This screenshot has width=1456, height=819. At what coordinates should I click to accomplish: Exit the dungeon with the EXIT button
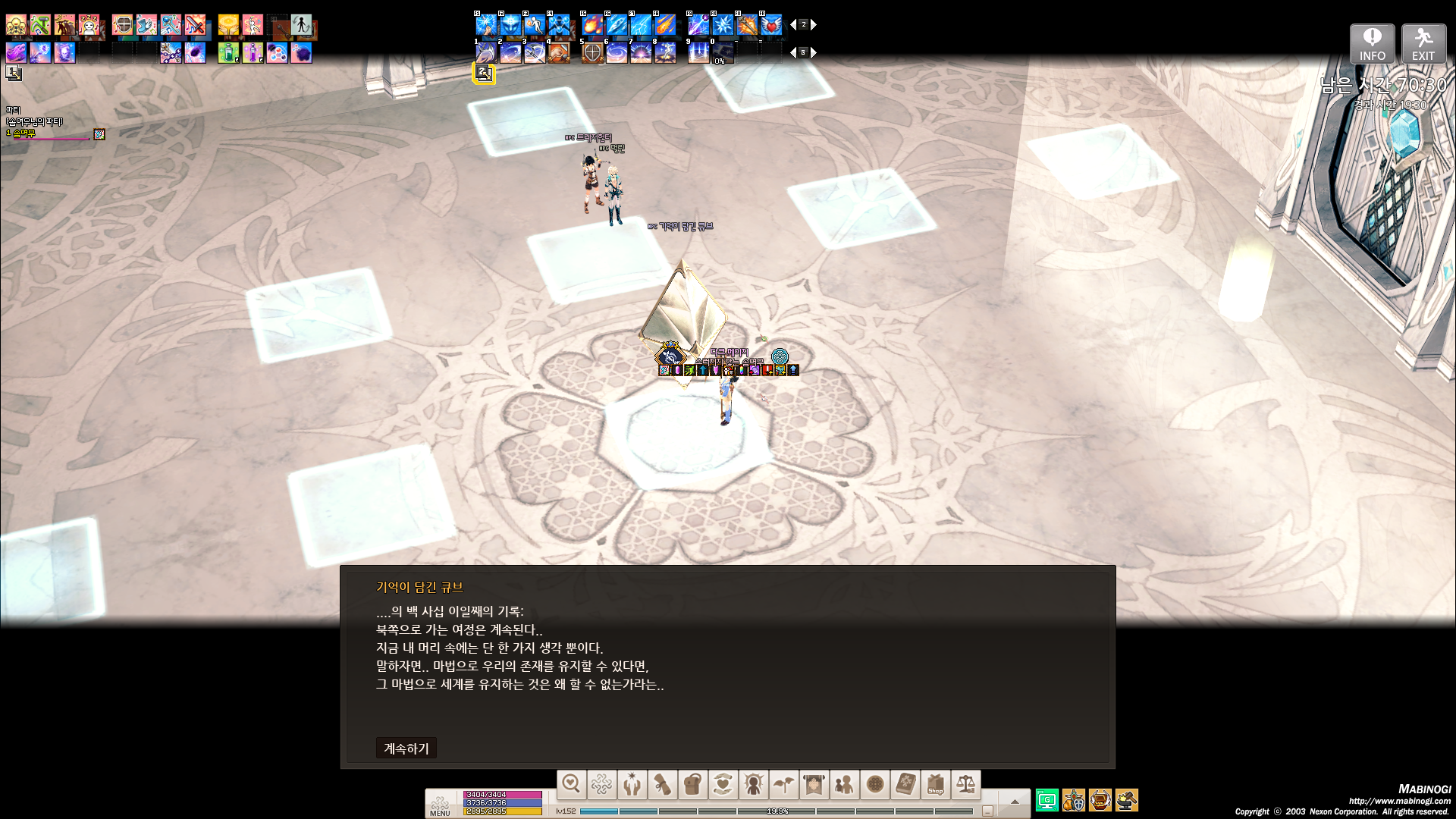pos(1423,44)
